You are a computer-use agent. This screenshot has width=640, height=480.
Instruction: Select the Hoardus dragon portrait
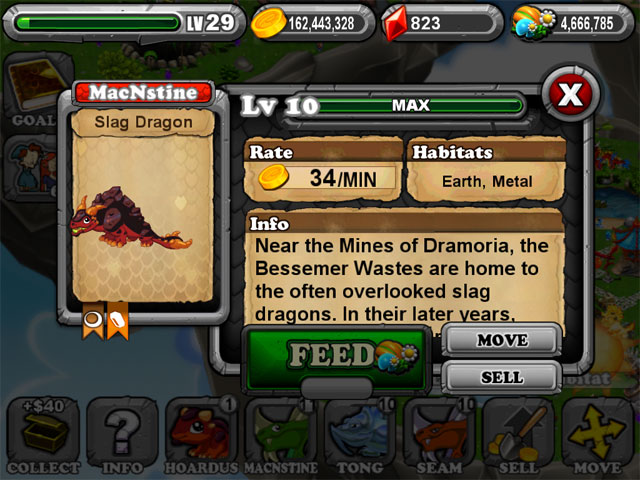(x=199, y=435)
